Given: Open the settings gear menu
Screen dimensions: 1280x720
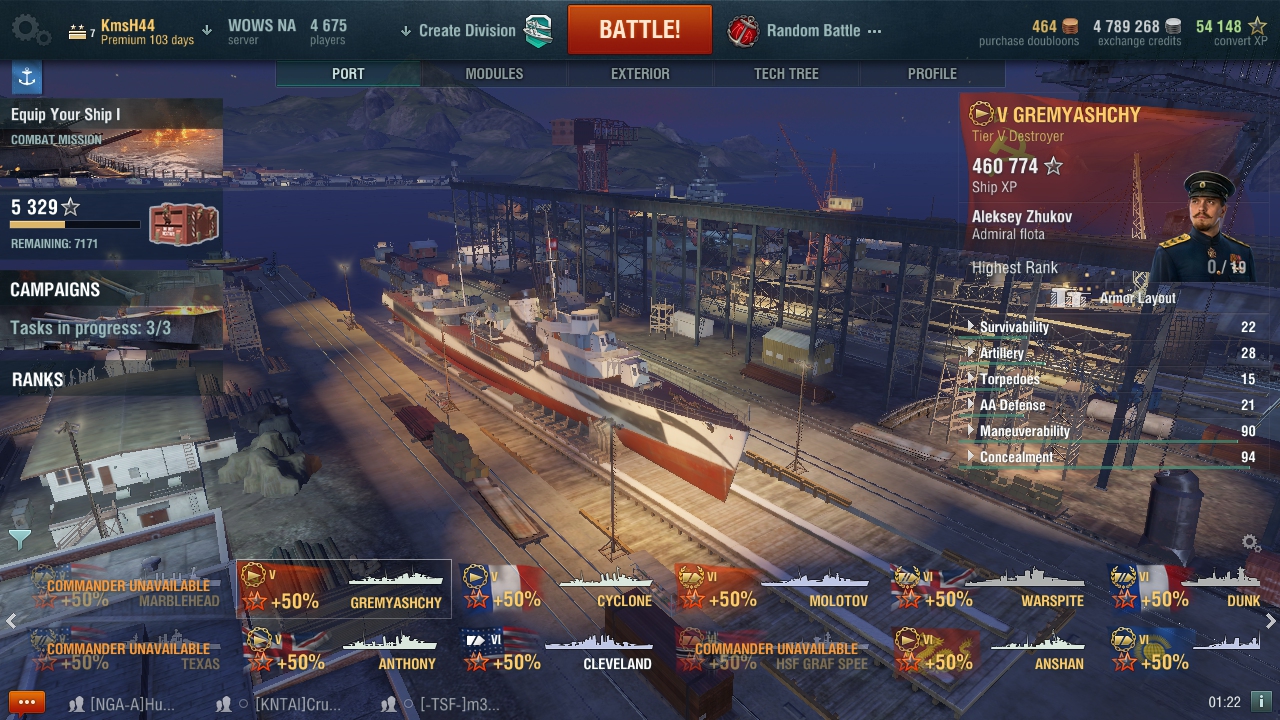Looking at the screenshot, I should click(x=30, y=30).
